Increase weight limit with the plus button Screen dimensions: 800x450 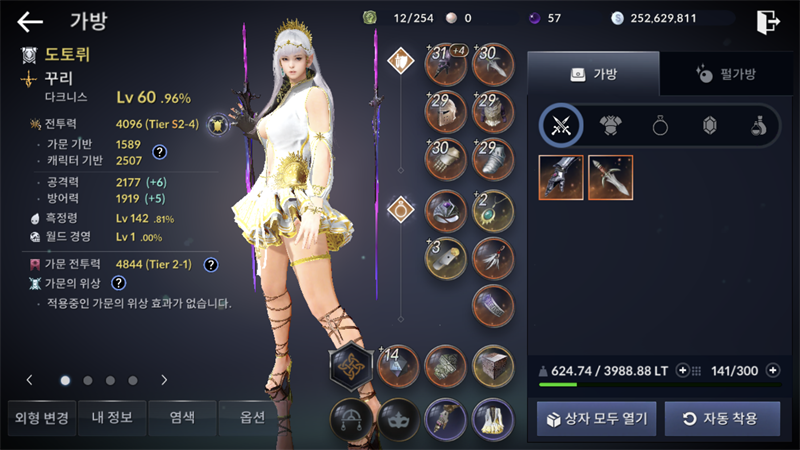pos(683,370)
